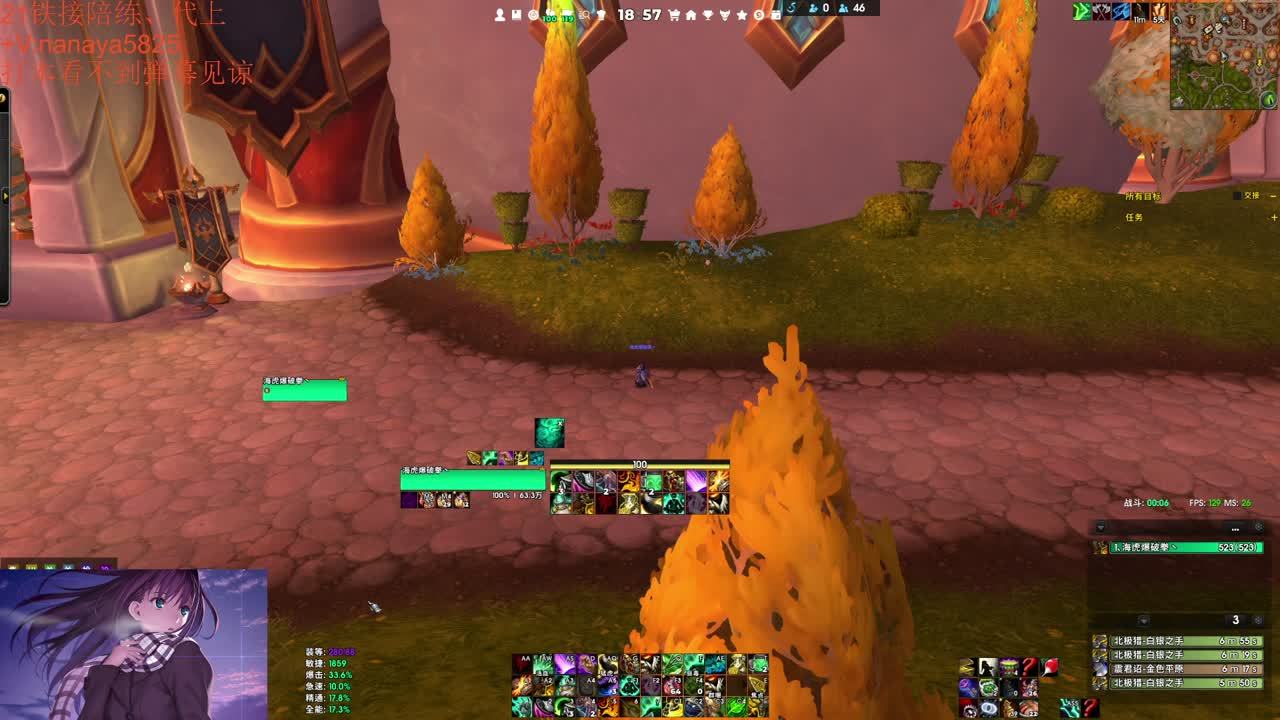Click the 海虎爆破拳 player health frame
The image size is (1280, 720).
pos(472,480)
